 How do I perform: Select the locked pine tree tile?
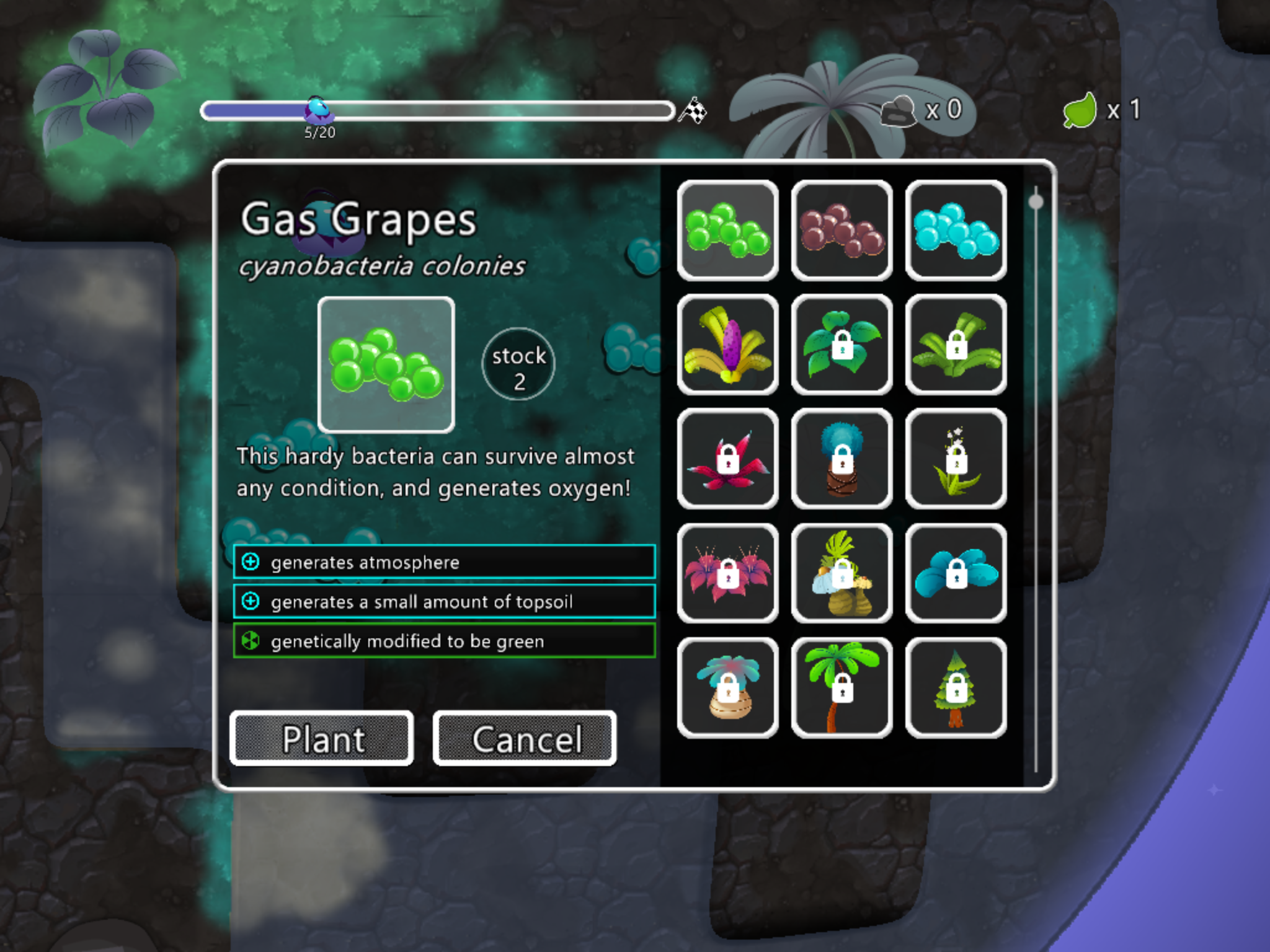click(956, 687)
